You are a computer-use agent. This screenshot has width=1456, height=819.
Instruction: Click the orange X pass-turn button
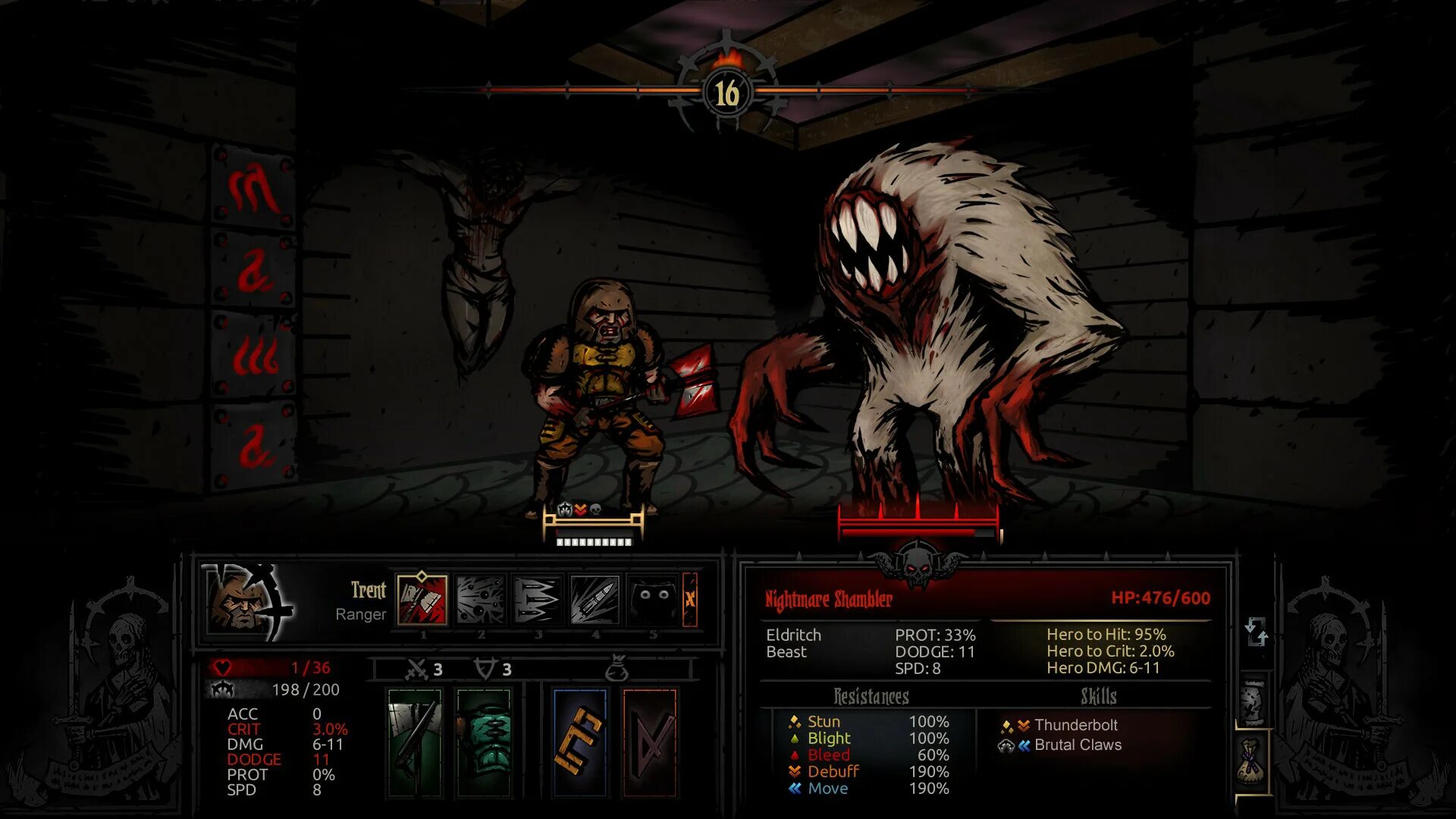coord(690,600)
